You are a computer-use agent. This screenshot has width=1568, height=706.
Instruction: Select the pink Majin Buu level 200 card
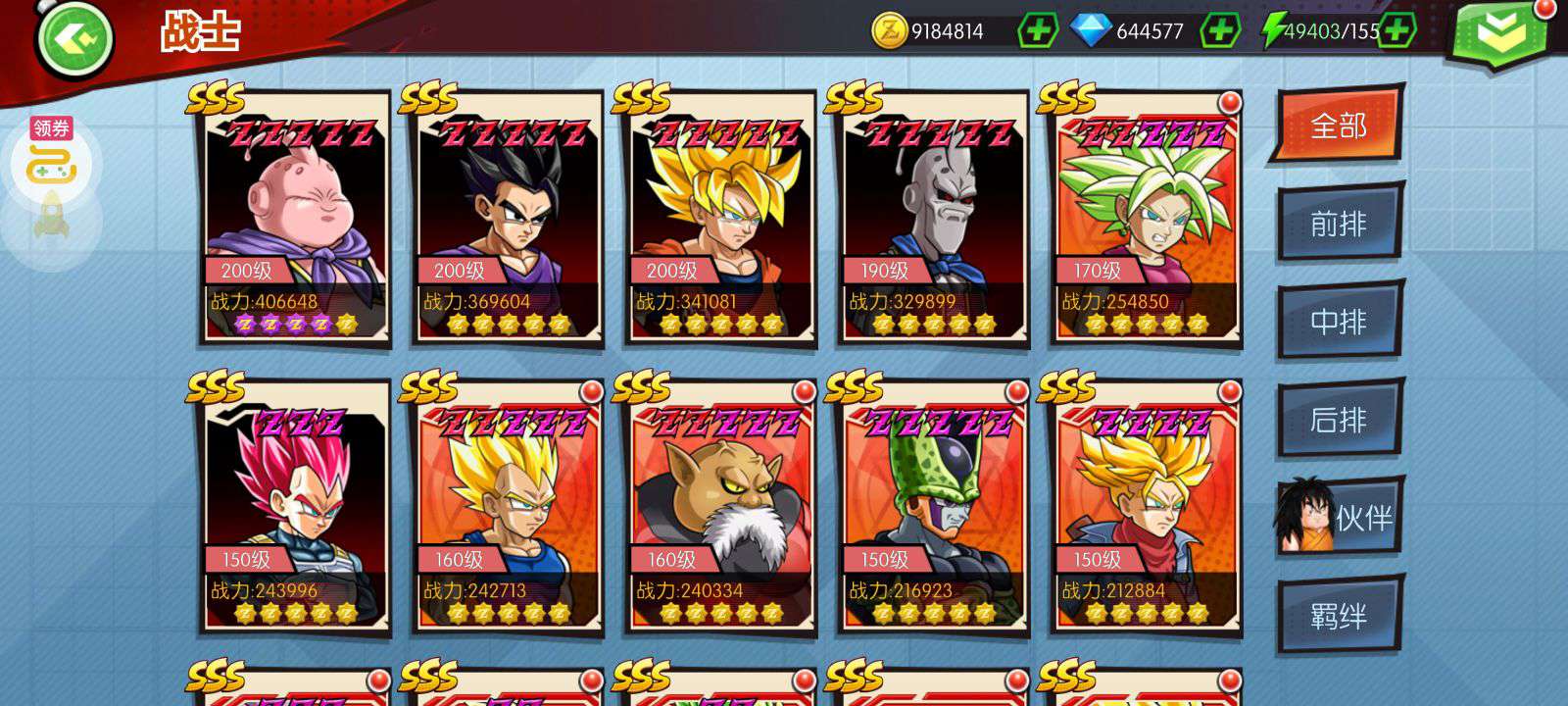tap(294, 218)
